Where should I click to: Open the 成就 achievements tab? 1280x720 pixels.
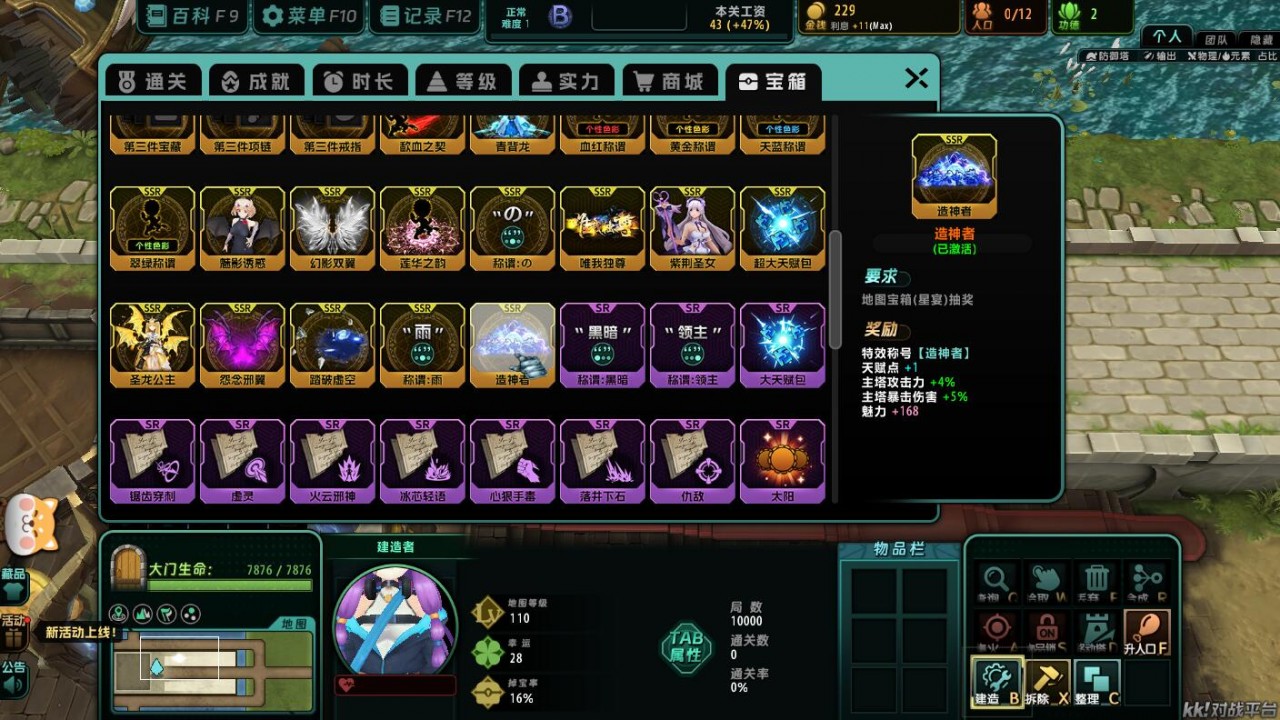(x=256, y=82)
